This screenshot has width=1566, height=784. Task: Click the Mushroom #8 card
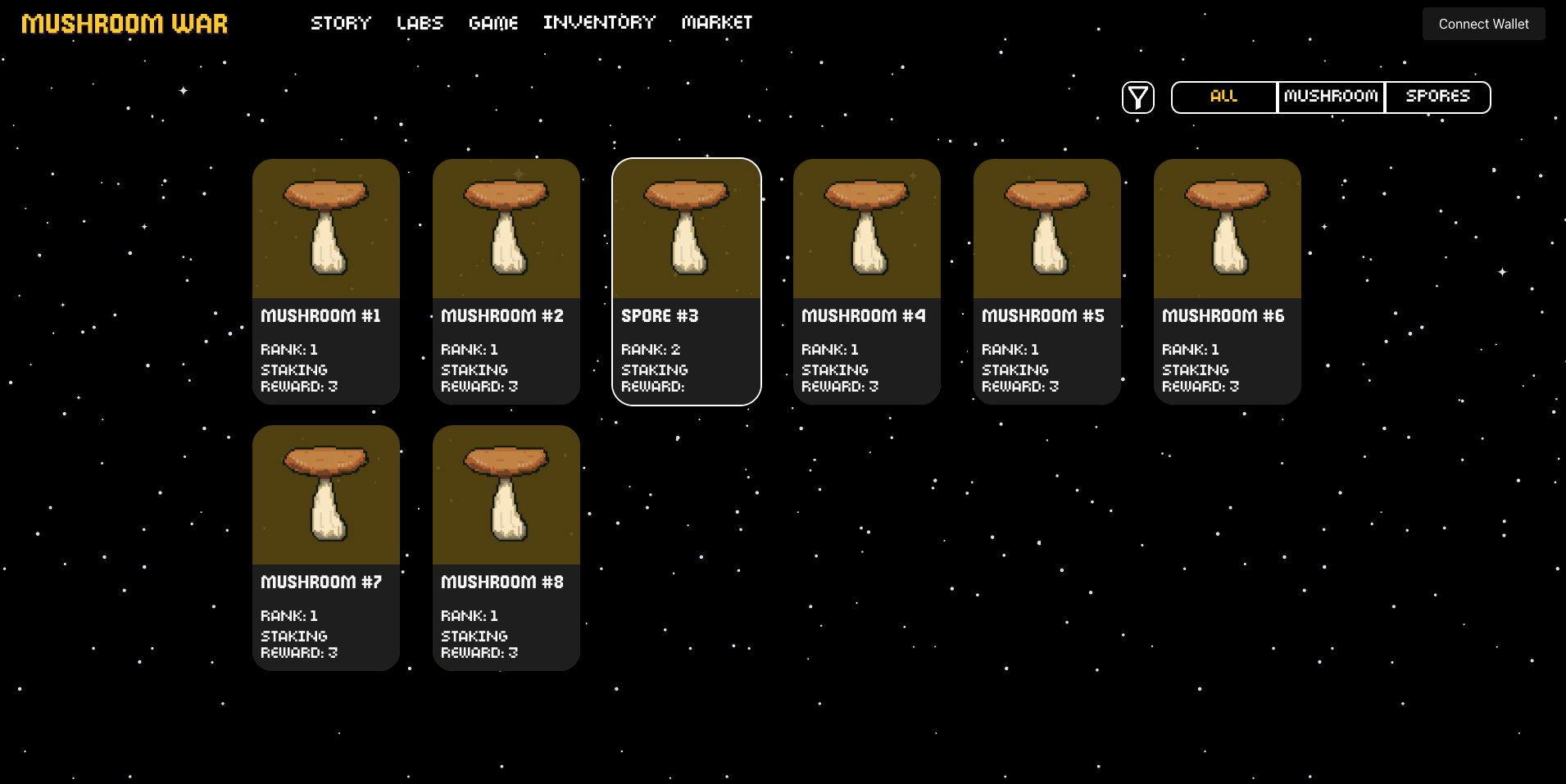506,547
